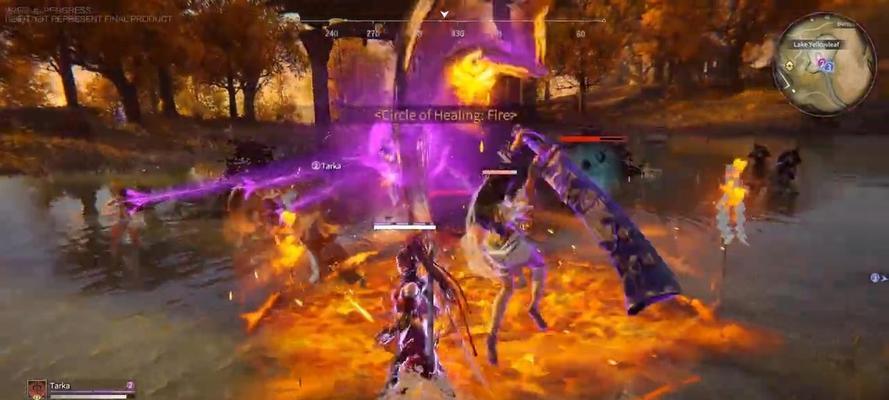Click the off-screen party member indicator
This screenshot has width=889, height=400.
tap(874, 277)
